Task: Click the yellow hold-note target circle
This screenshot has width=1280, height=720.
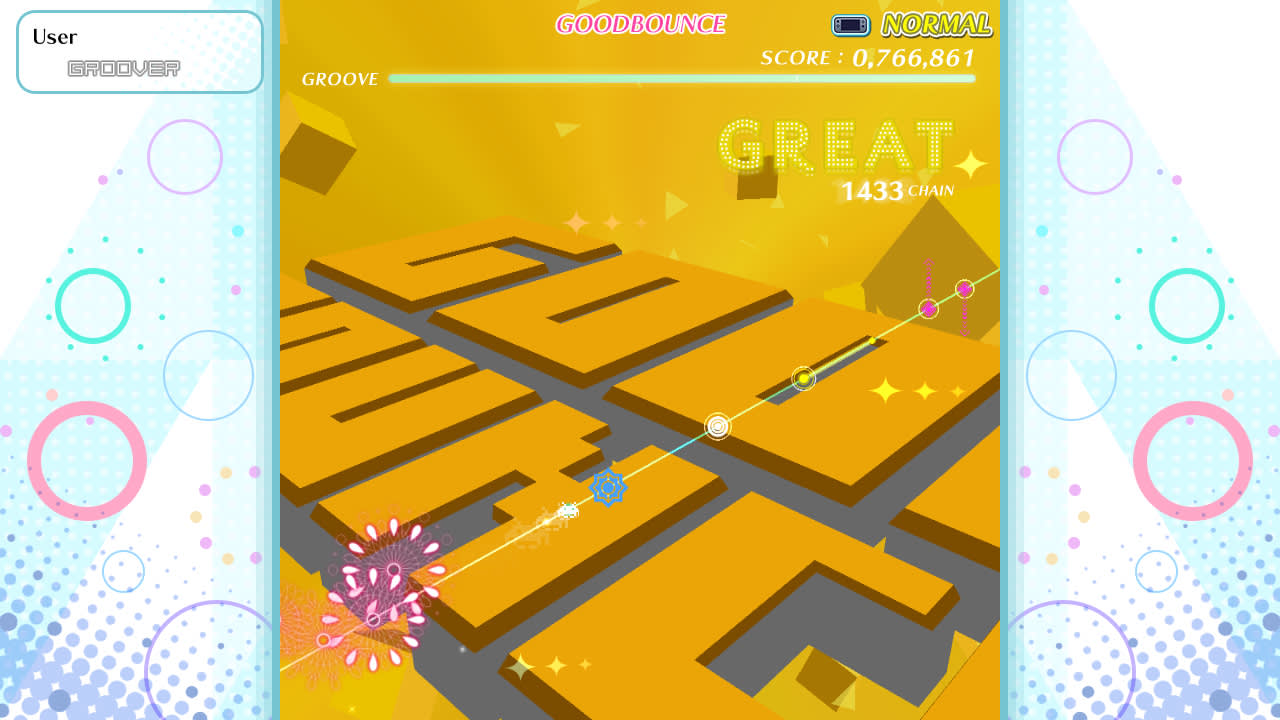Action: (x=805, y=379)
